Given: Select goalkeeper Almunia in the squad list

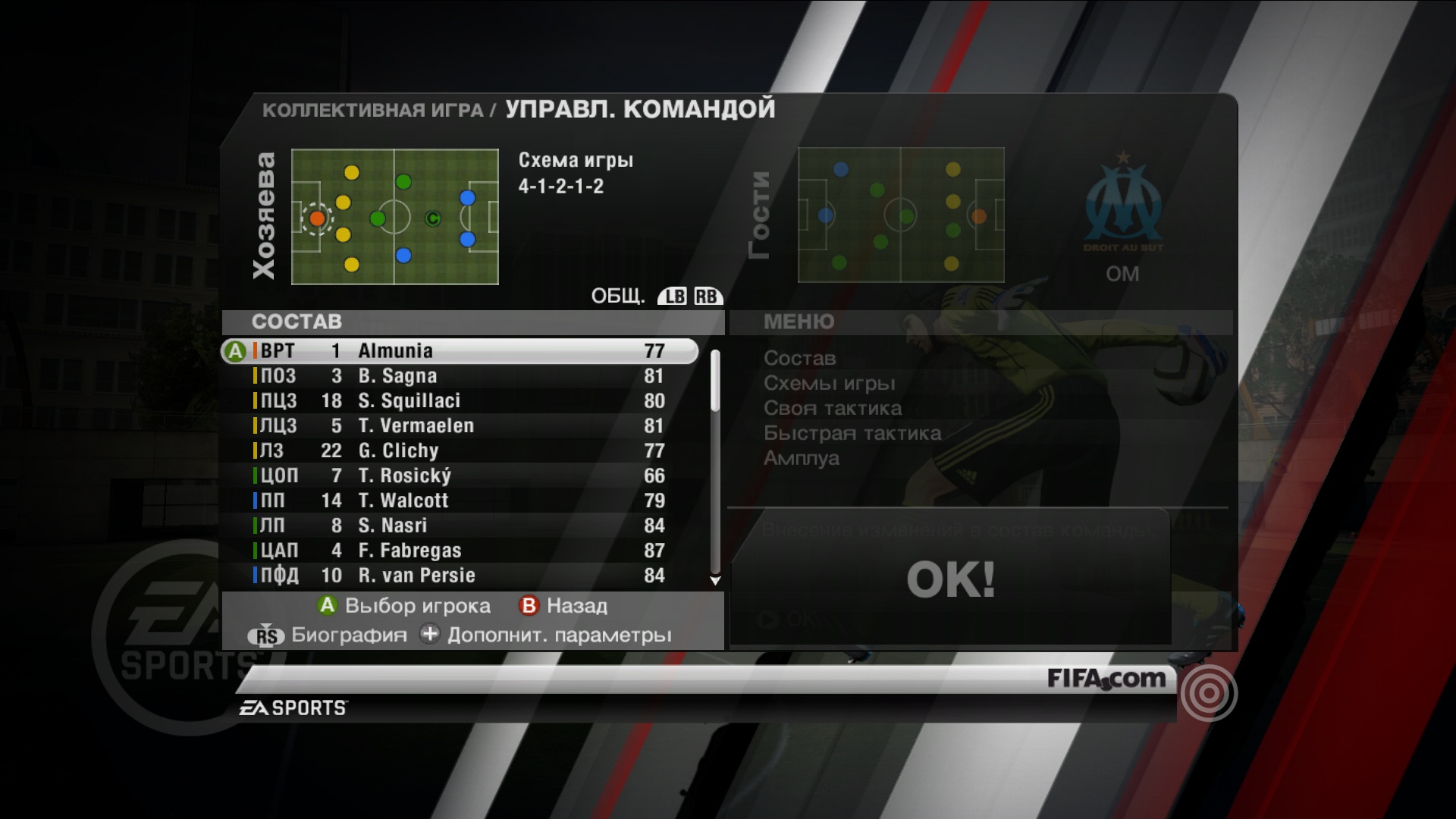Looking at the screenshot, I should tap(459, 351).
